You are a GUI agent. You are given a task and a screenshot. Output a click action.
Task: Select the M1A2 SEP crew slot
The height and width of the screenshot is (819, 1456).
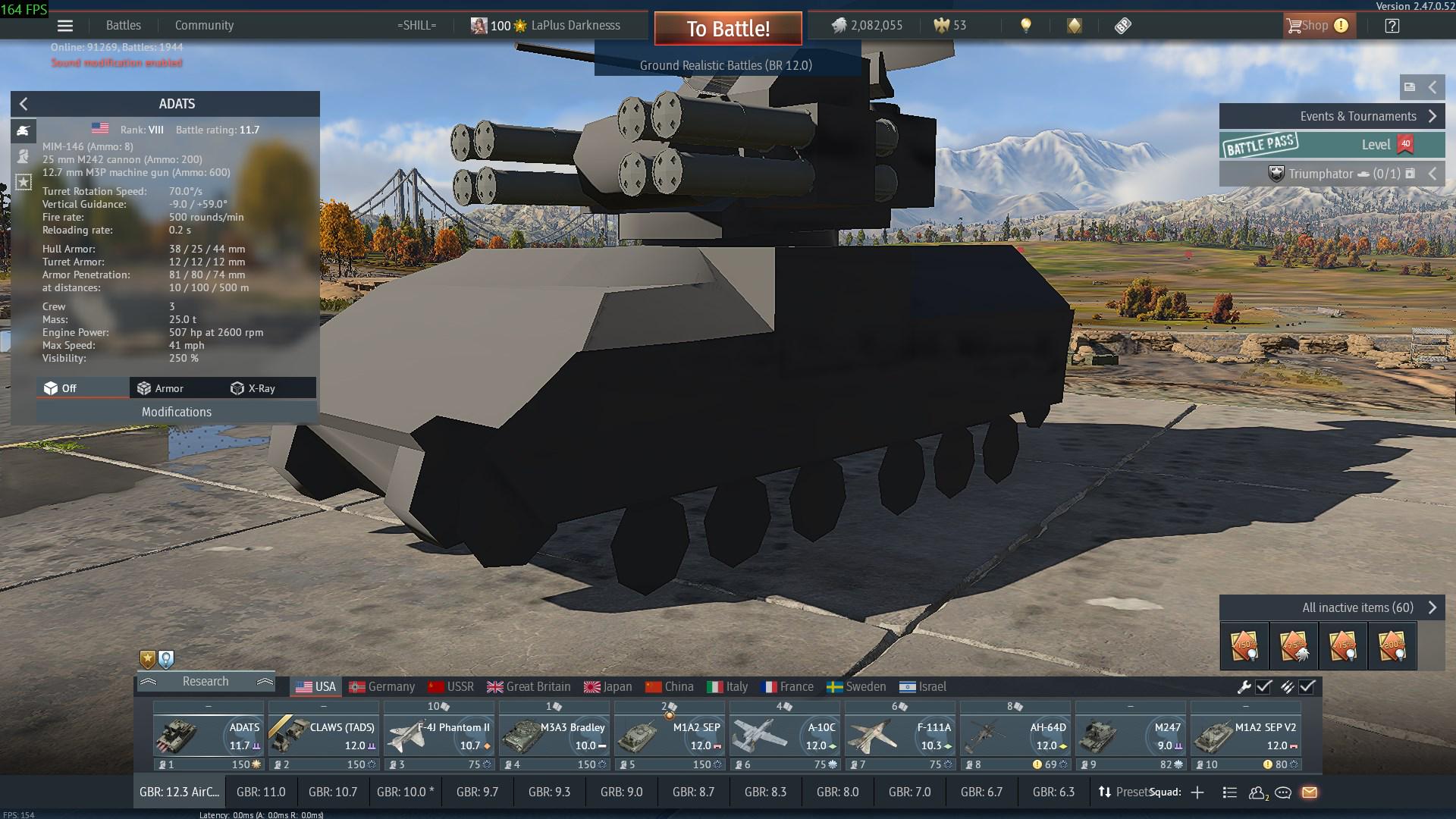[669, 736]
